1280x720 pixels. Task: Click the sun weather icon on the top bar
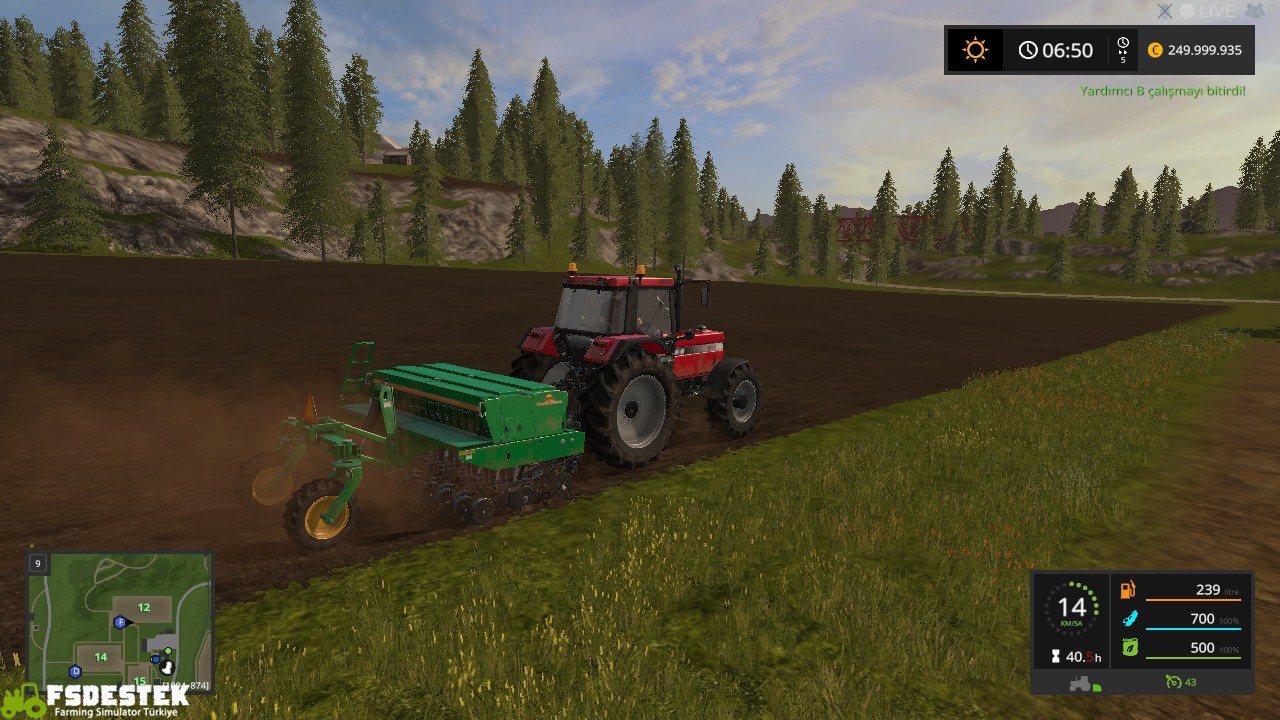click(974, 49)
